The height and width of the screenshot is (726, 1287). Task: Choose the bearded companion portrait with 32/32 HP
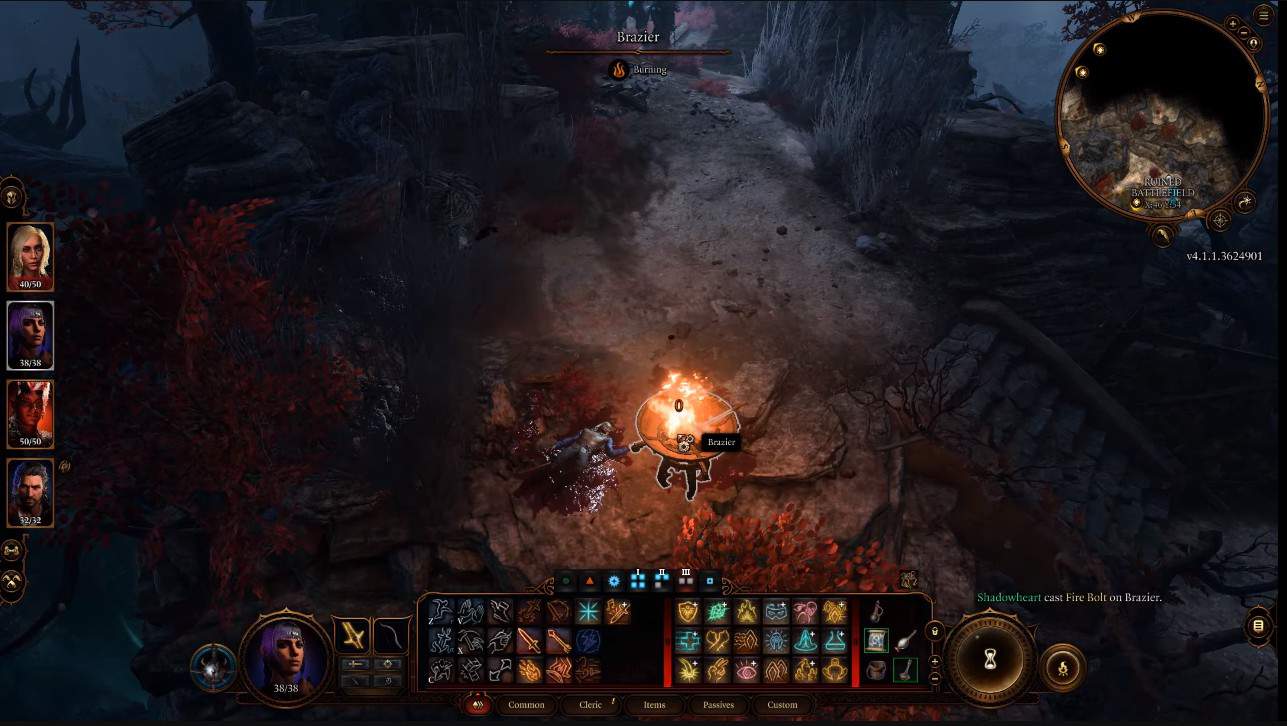pos(30,491)
